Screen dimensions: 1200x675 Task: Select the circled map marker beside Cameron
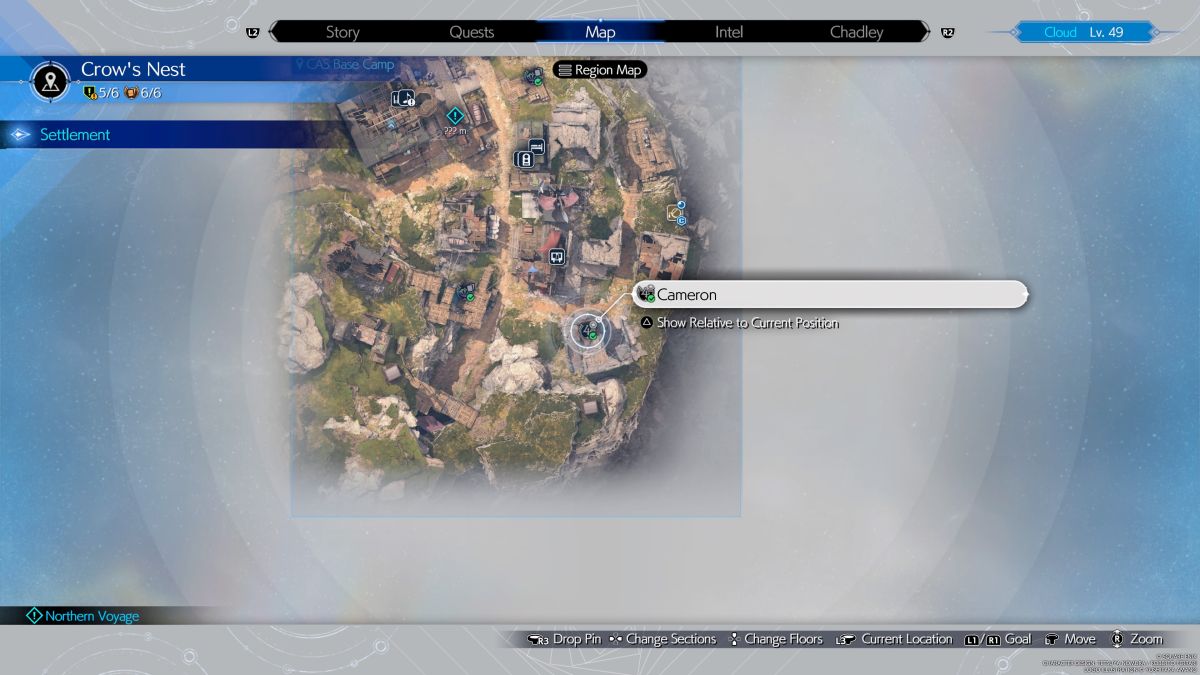(x=588, y=330)
